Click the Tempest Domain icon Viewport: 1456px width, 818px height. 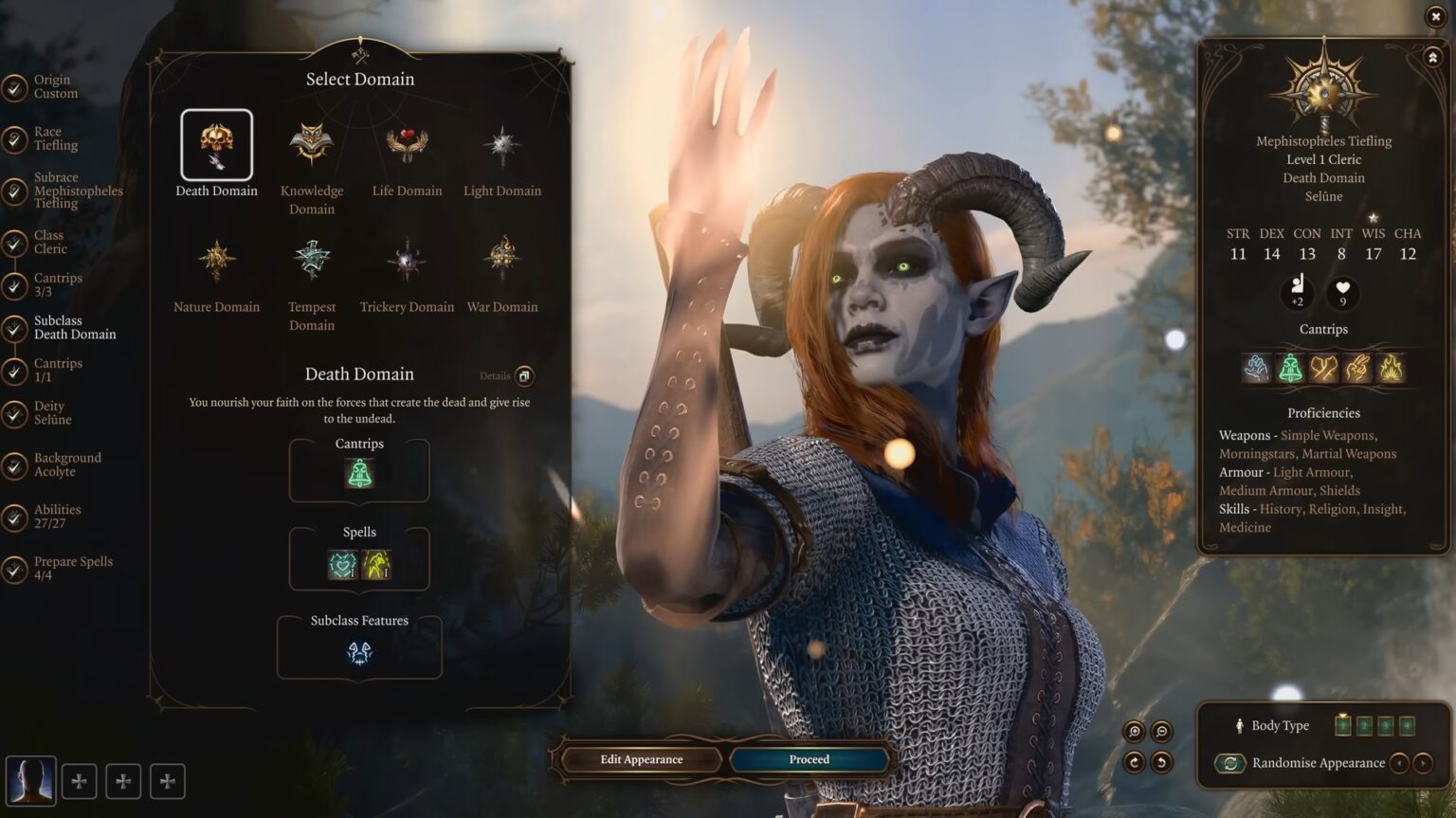[x=311, y=258]
